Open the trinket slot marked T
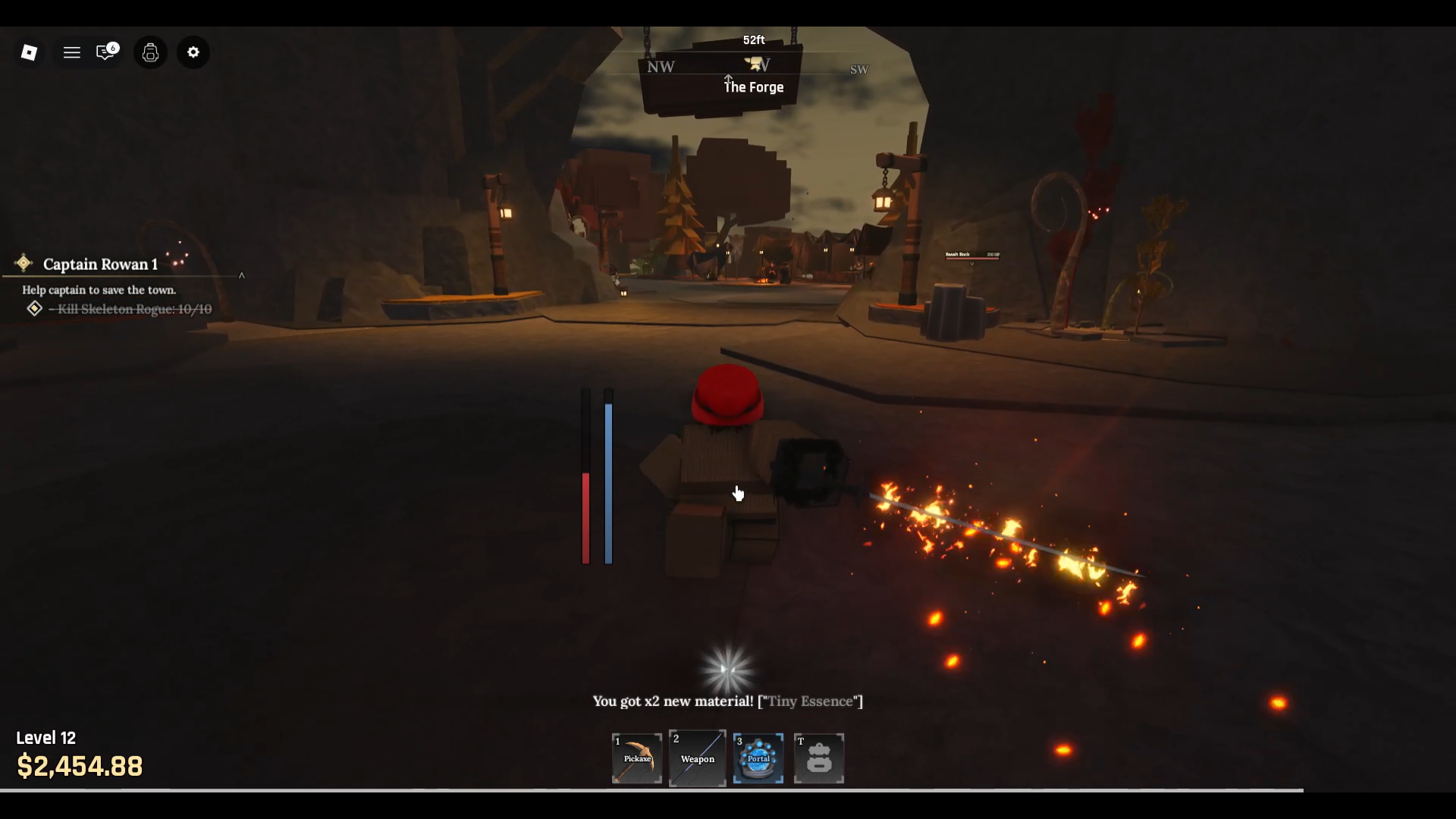Image resolution: width=1456 pixels, height=819 pixels. point(820,758)
